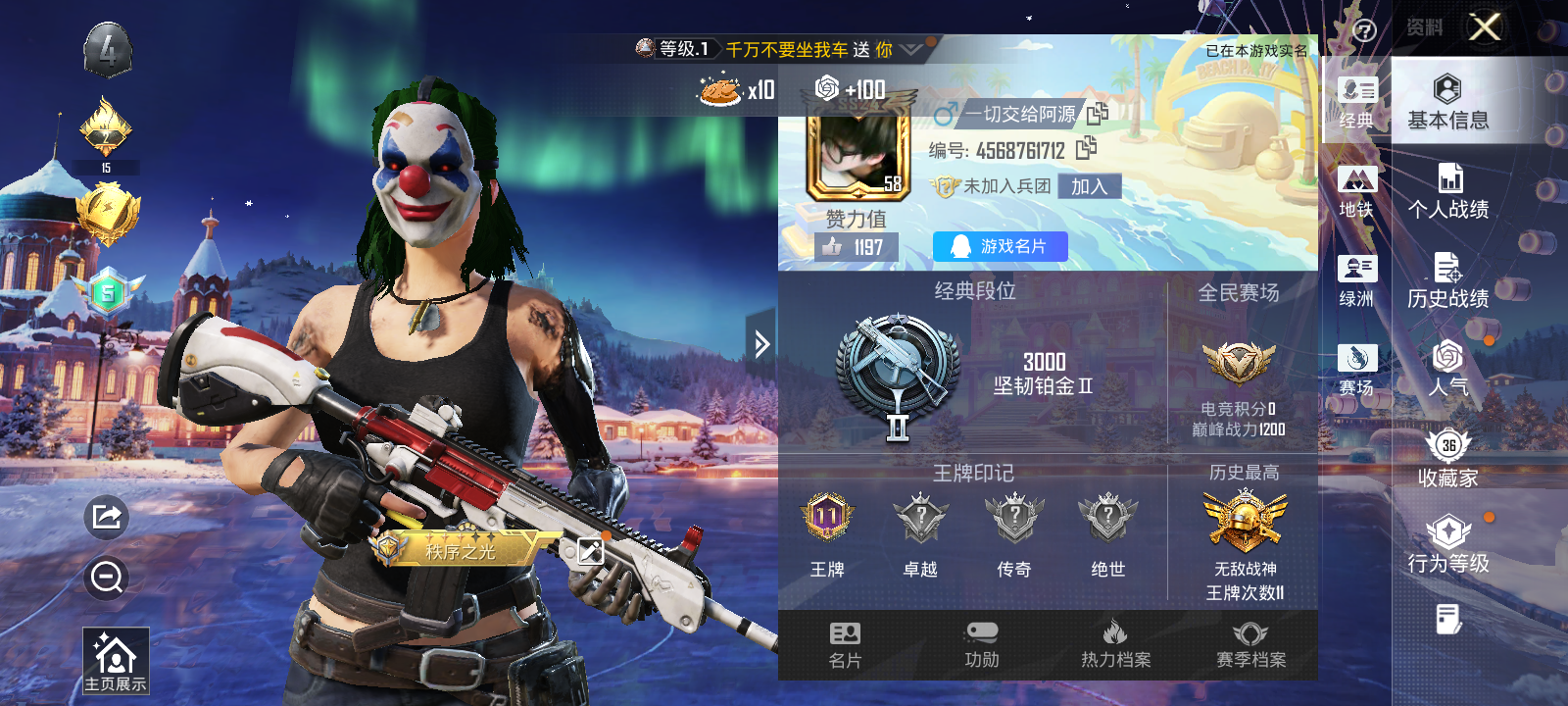Open the 收藏家 collector page
Screen dimensions: 1568x706
pos(1447,458)
